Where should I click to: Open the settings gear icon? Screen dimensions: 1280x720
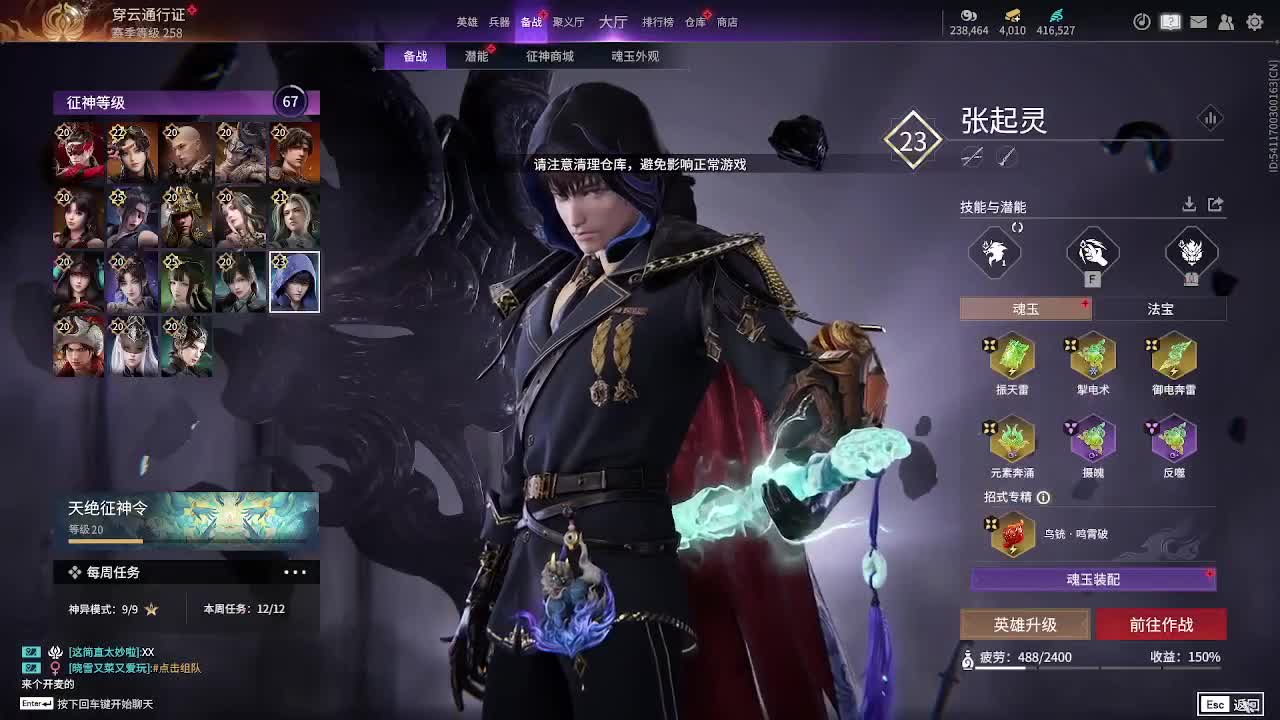(1255, 21)
